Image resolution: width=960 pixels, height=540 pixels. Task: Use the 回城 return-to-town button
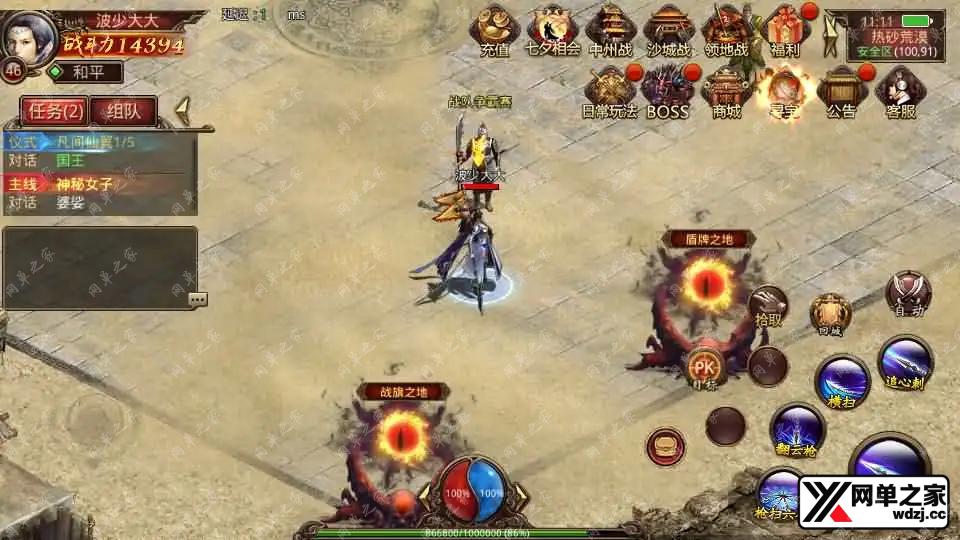click(x=830, y=314)
